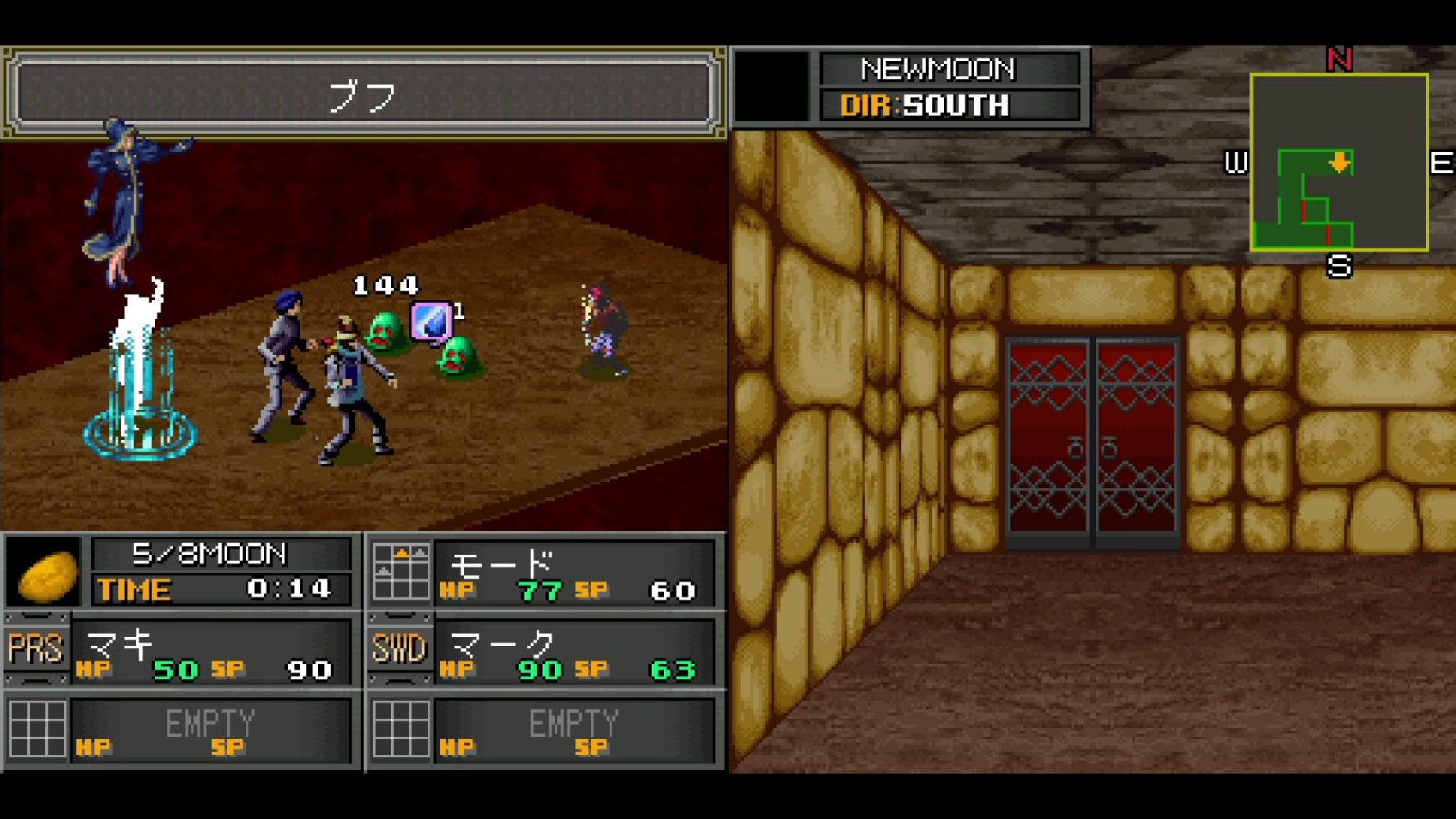This screenshot has height=819, width=1456.
Task: Click the formation grid icon beside モード
Action: tap(400, 572)
